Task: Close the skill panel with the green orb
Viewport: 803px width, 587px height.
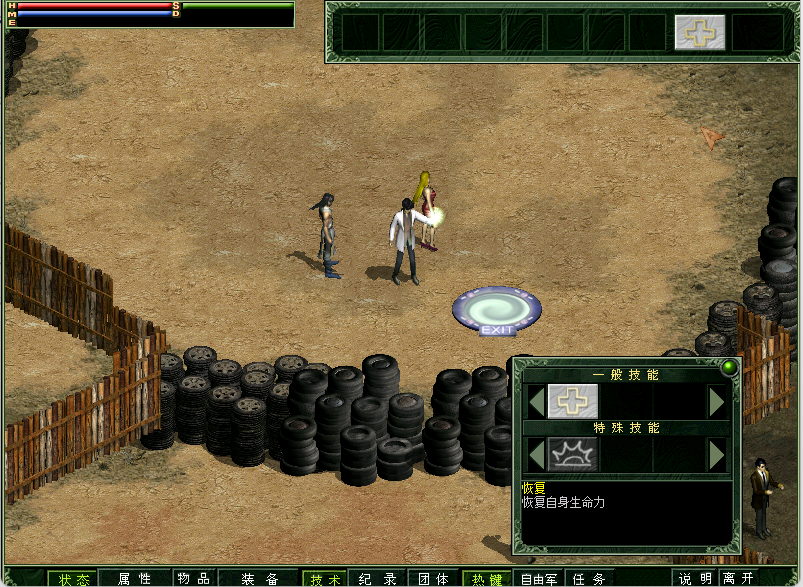Action: click(728, 367)
